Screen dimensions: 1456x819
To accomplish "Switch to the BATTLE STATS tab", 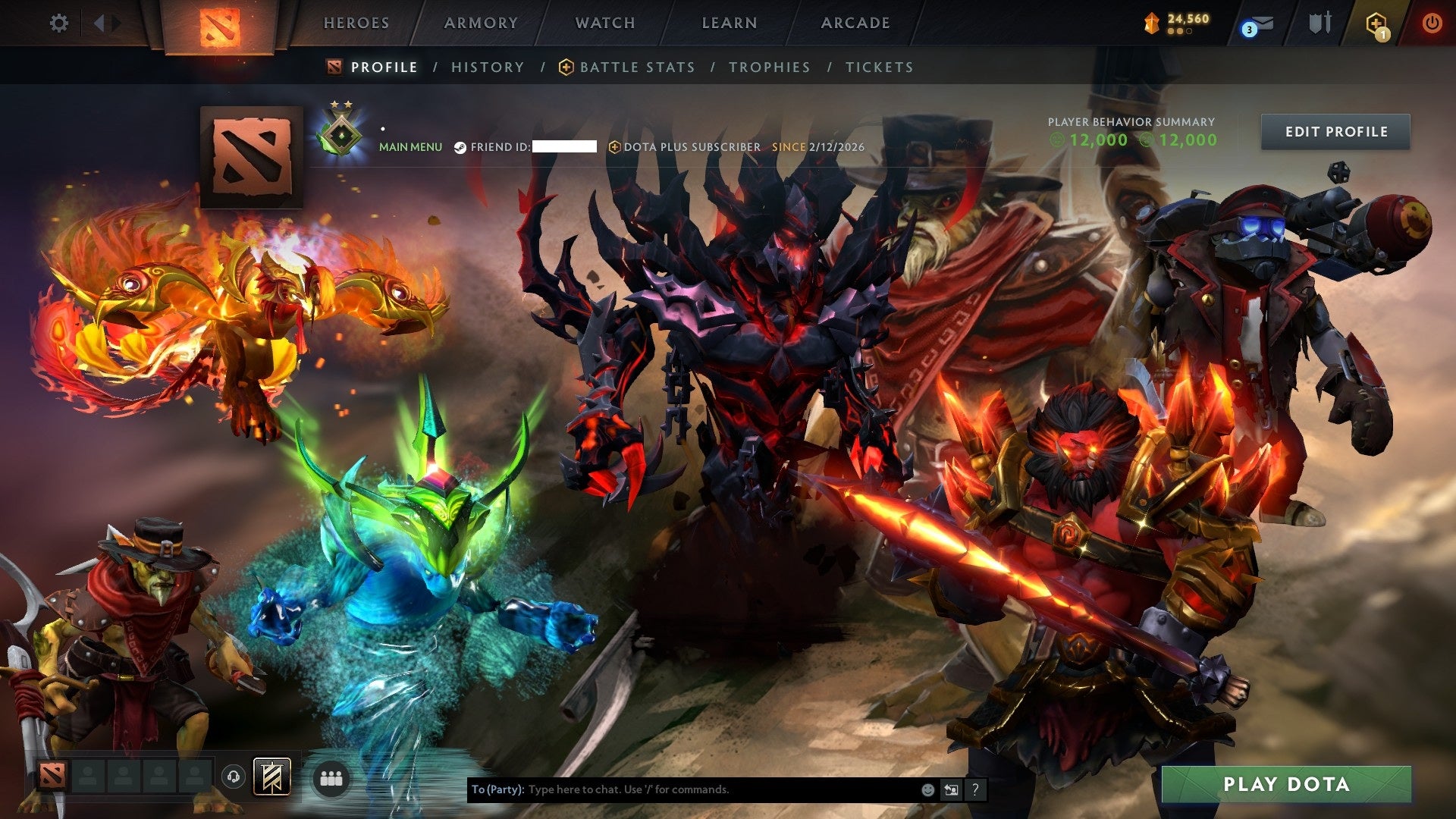I will click(x=637, y=67).
